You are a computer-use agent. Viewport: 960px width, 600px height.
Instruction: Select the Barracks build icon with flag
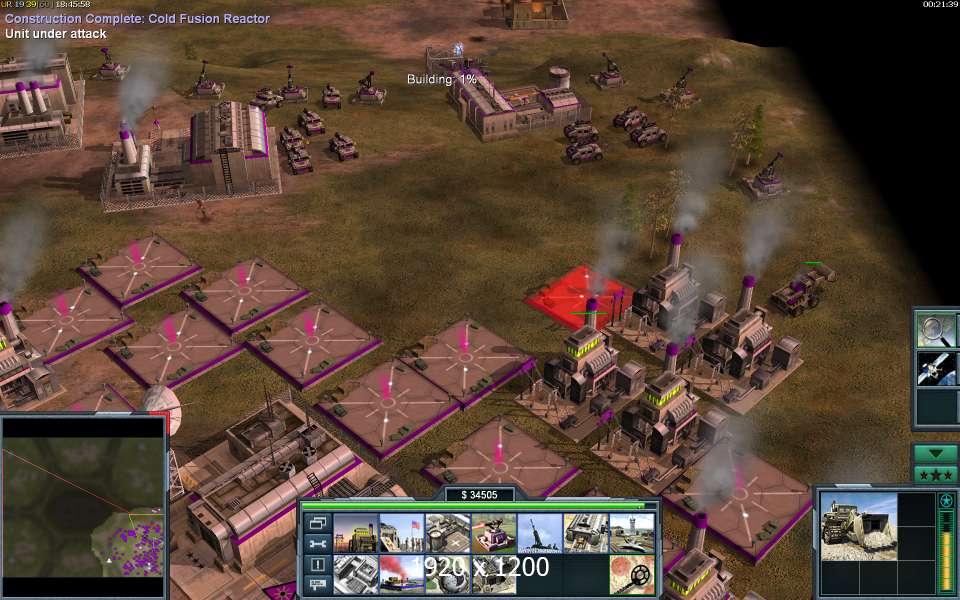(401, 533)
